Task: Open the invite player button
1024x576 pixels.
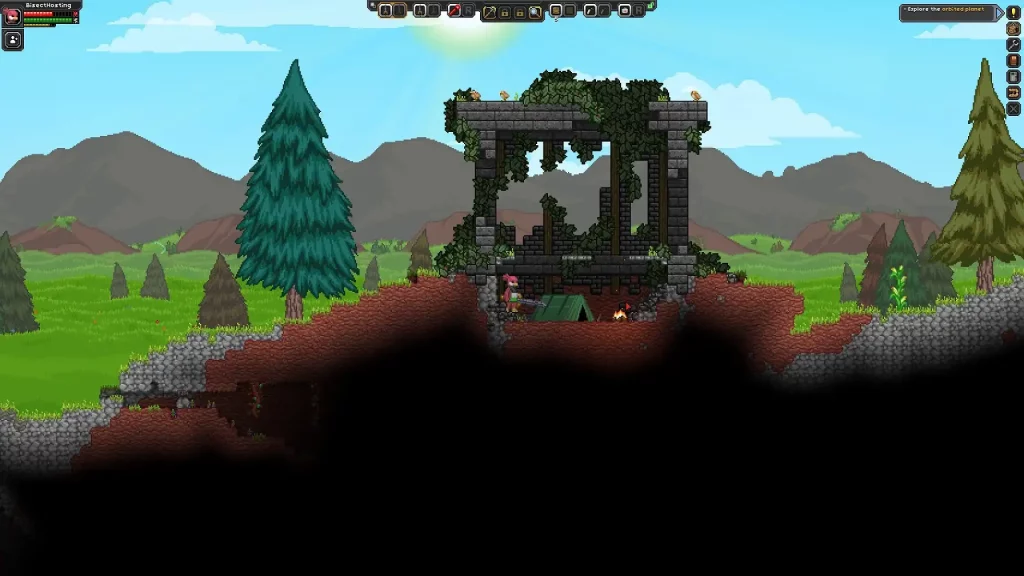Action: [x=13, y=40]
